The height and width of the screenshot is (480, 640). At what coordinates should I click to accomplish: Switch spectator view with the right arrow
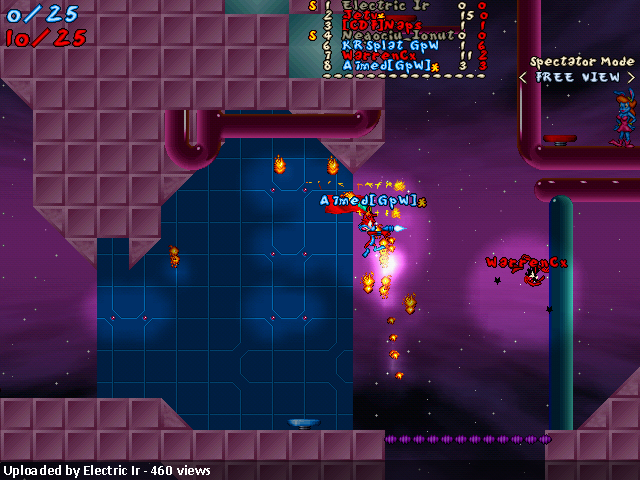[x=633, y=77]
